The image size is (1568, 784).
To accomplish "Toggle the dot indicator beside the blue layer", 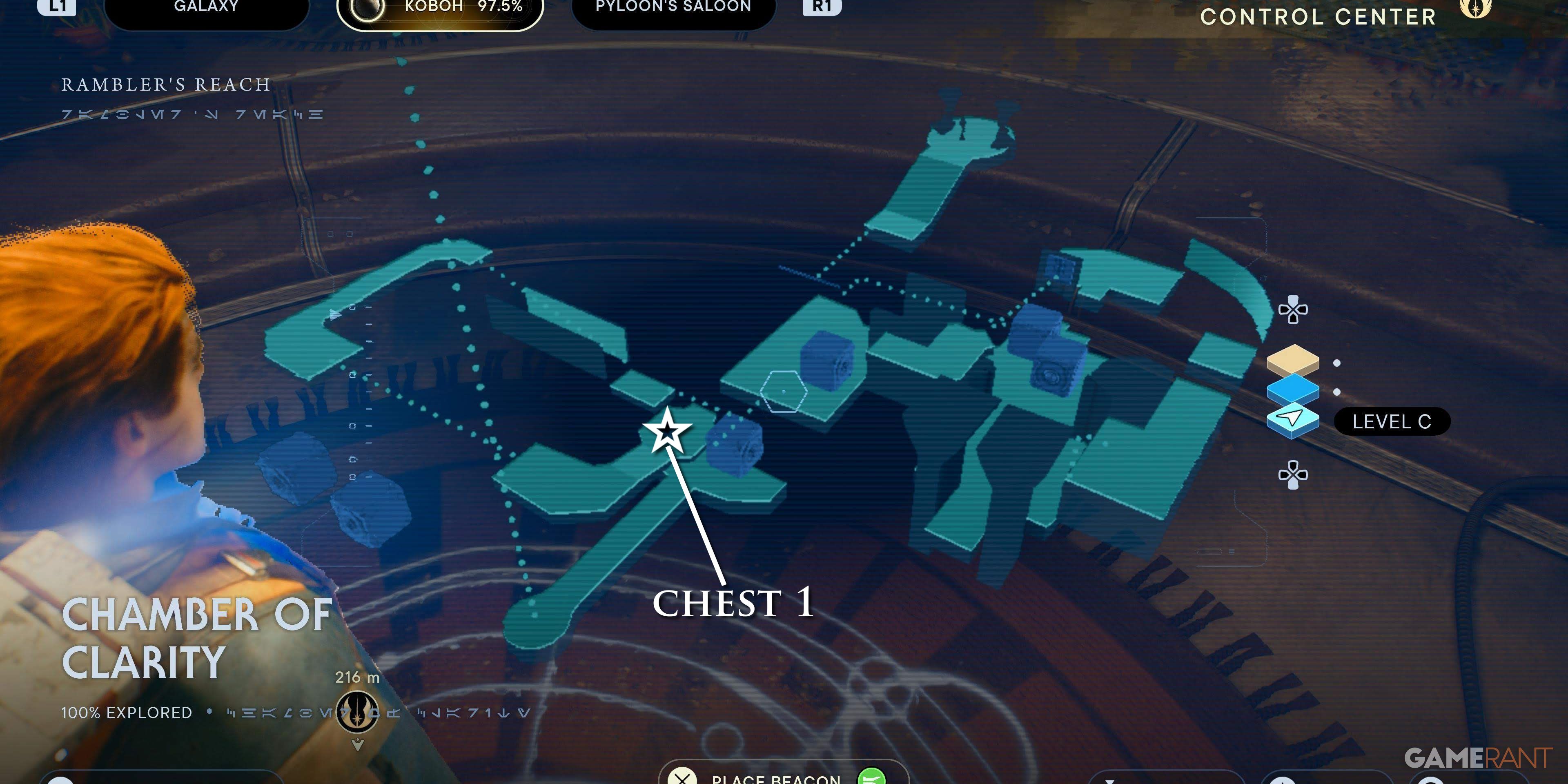I will tap(1337, 392).
